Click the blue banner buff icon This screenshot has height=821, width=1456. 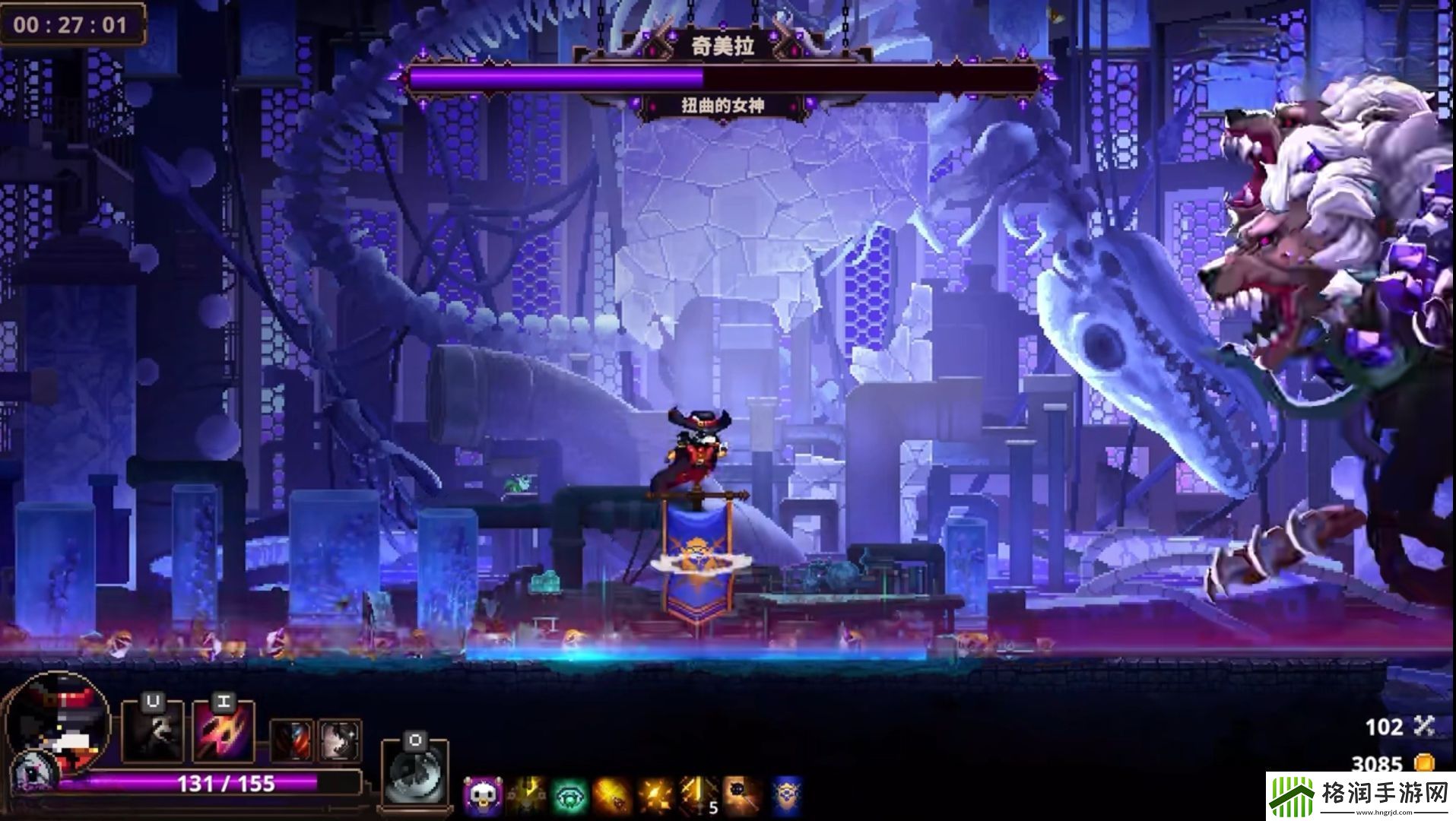[786, 796]
